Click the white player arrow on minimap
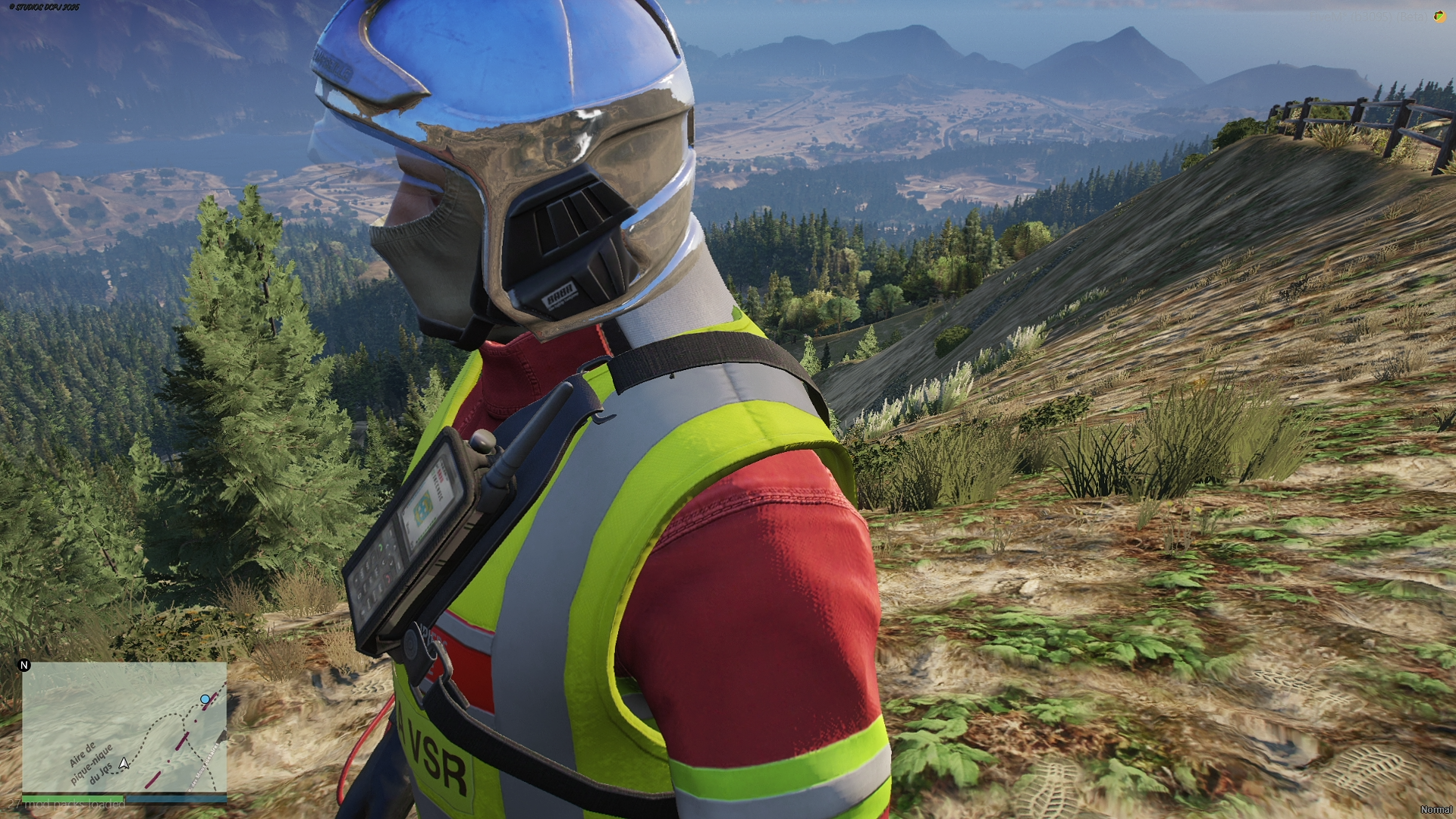 (124, 762)
